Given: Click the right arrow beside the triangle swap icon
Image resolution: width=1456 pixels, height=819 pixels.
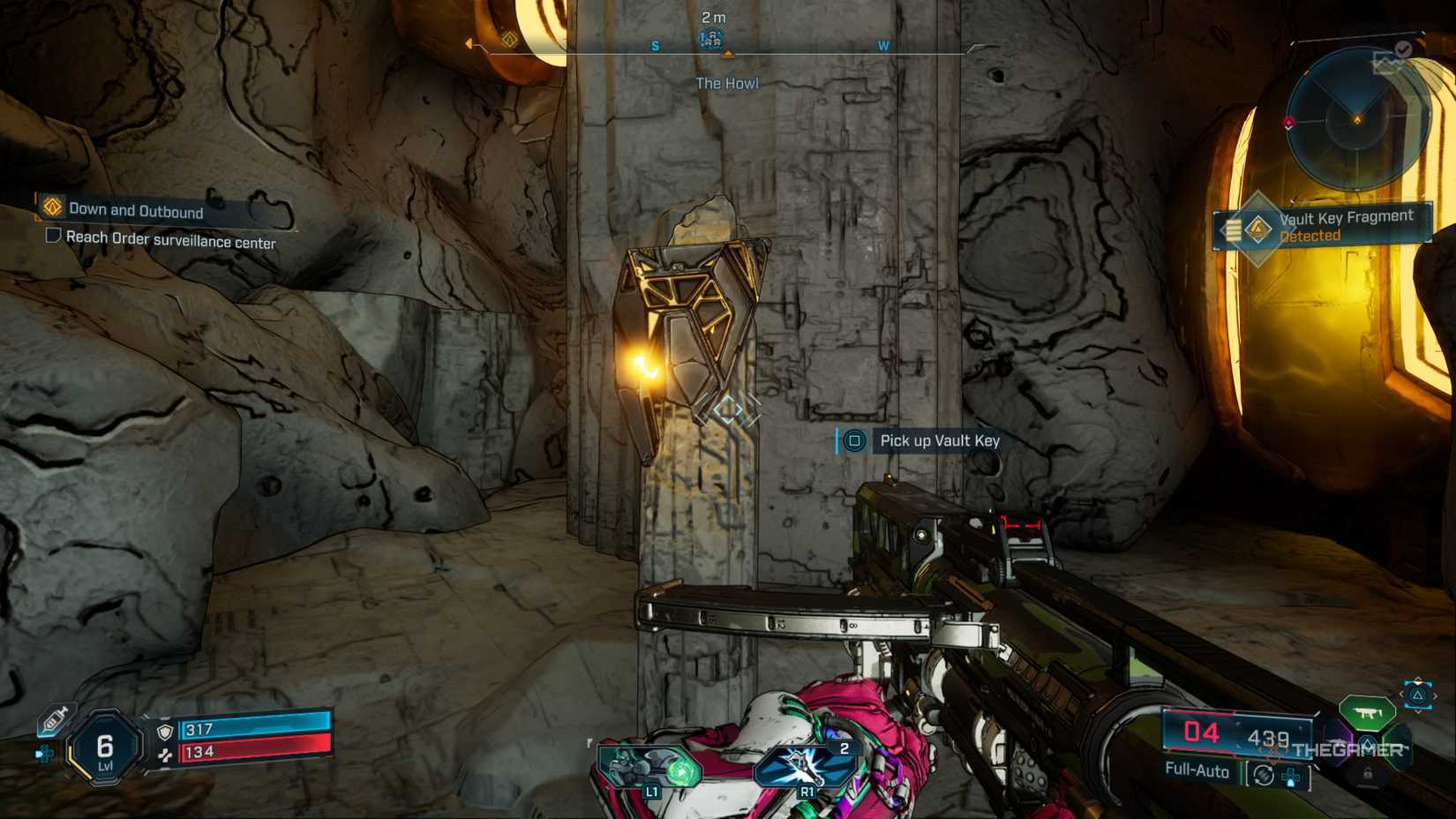Looking at the screenshot, I should pos(1436,696).
